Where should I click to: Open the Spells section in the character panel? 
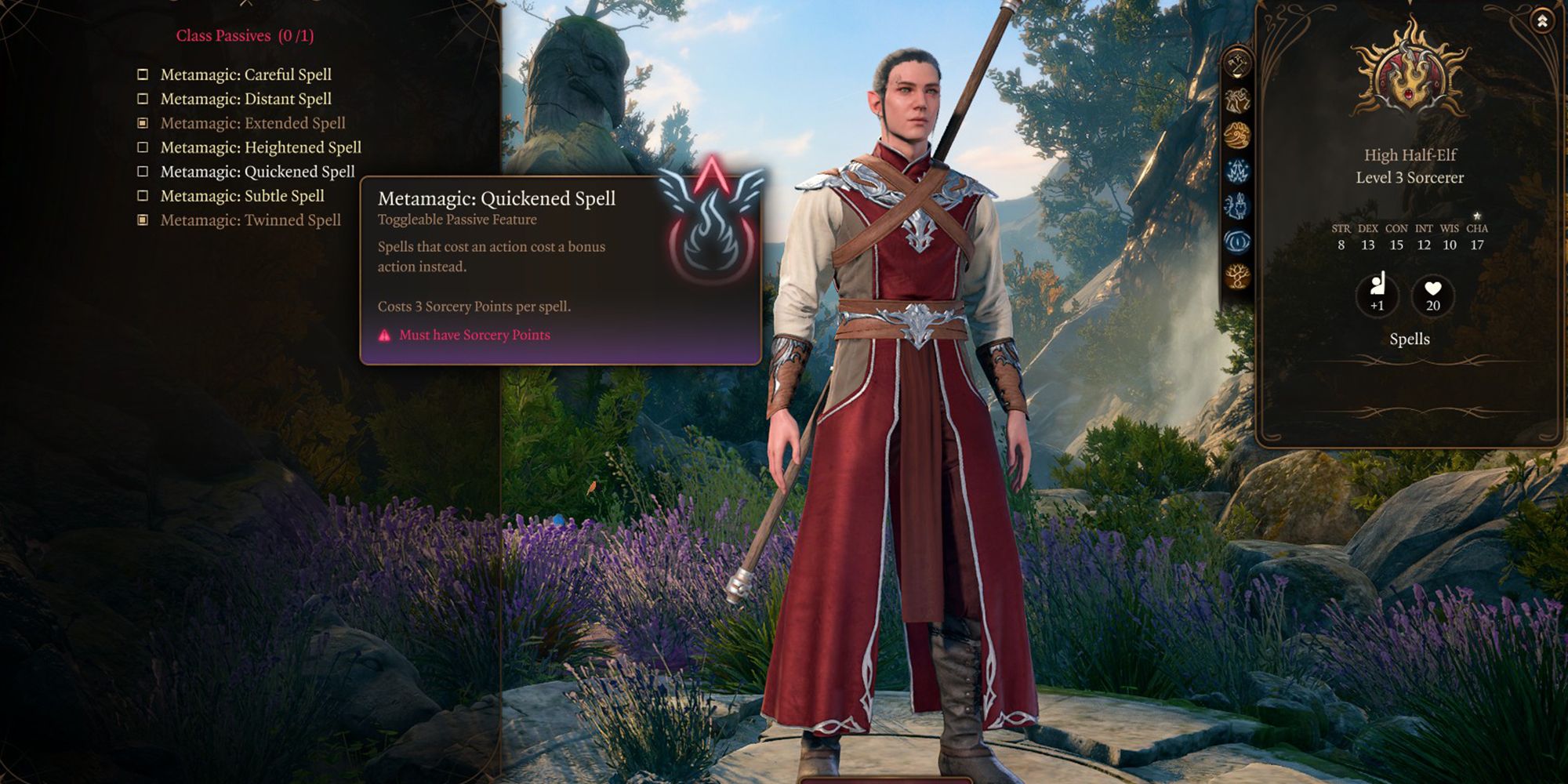point(1408,339)
